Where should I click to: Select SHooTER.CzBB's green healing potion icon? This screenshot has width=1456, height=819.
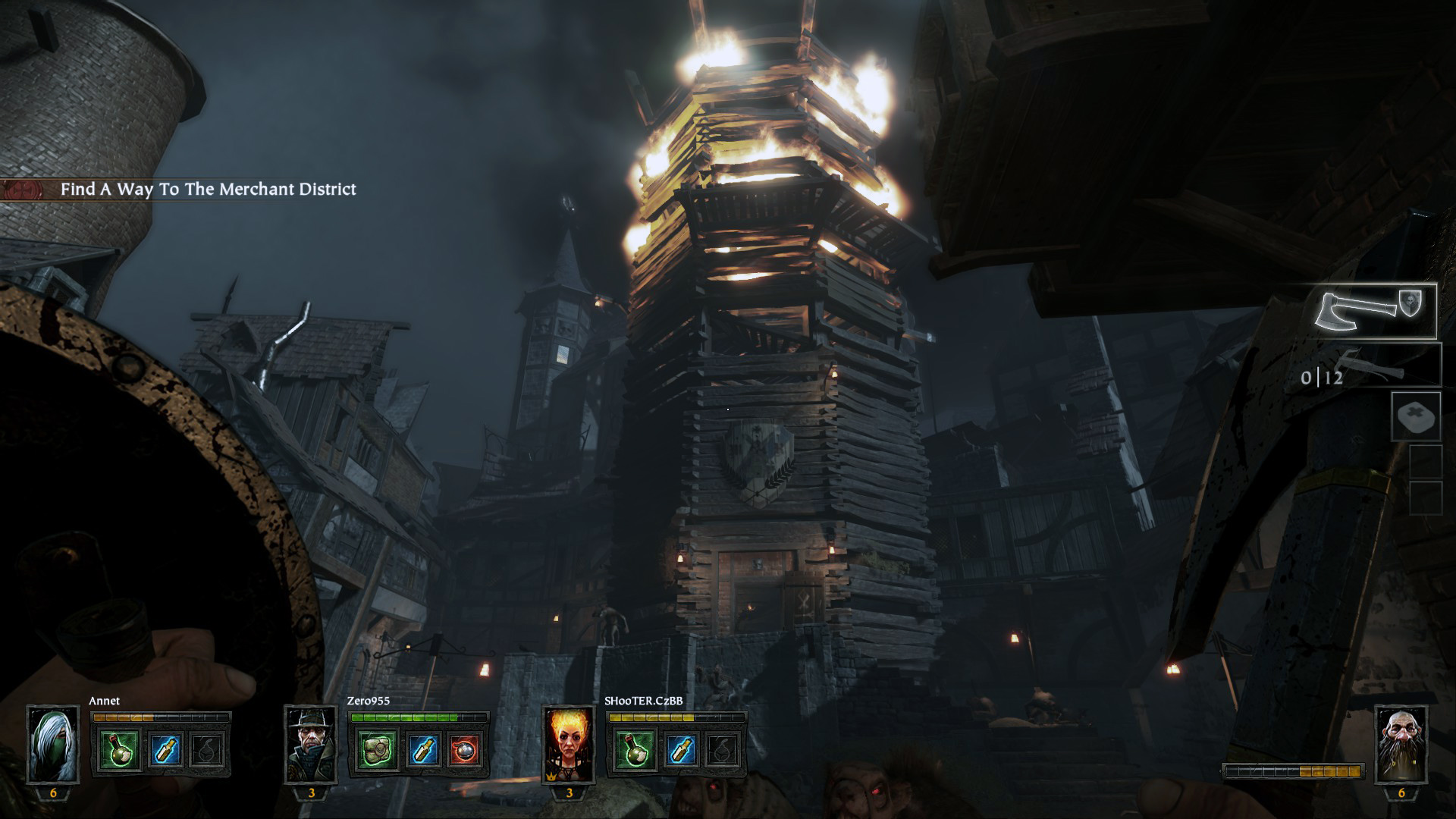pyautogui.click(x=635, y=749)
